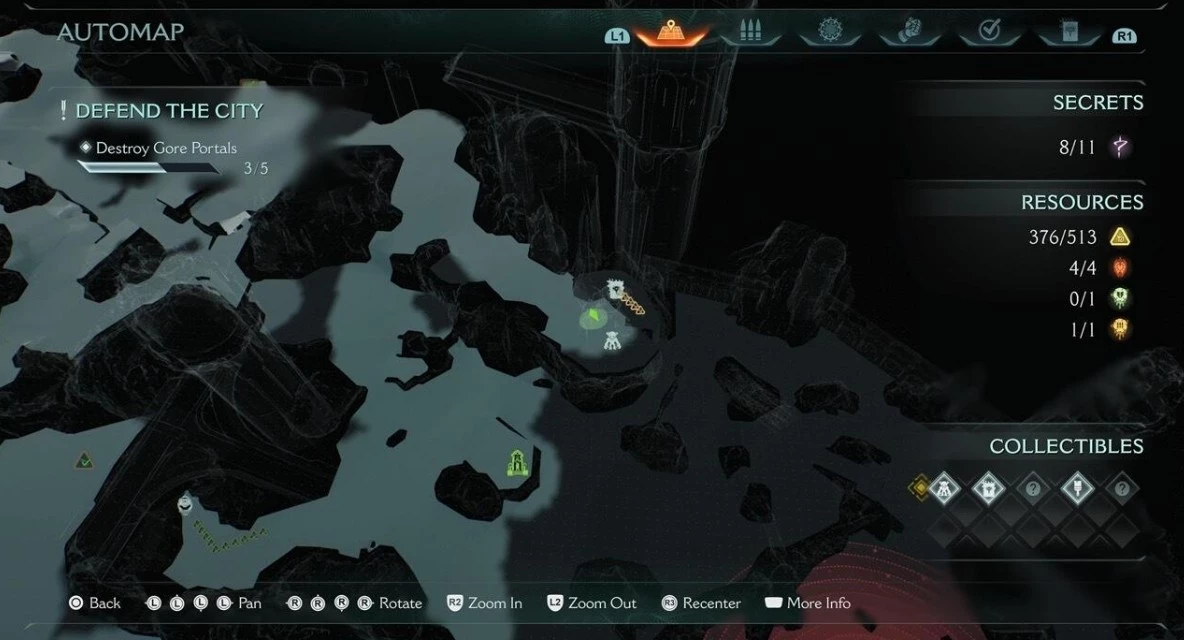Select the green player arrow marker on the map
Viewport: 1184px width, 640px height.
(x=593, y=318)
